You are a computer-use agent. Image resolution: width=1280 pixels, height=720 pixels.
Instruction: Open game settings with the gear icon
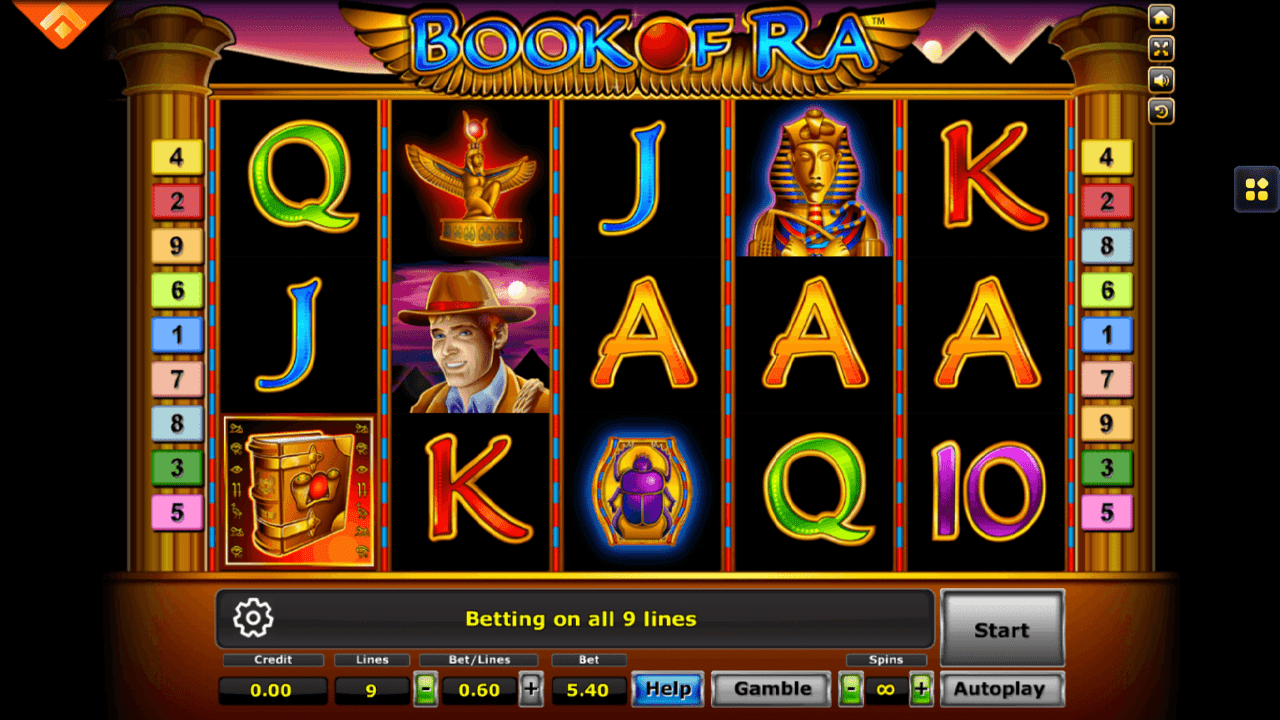click(x=253, y=618)
